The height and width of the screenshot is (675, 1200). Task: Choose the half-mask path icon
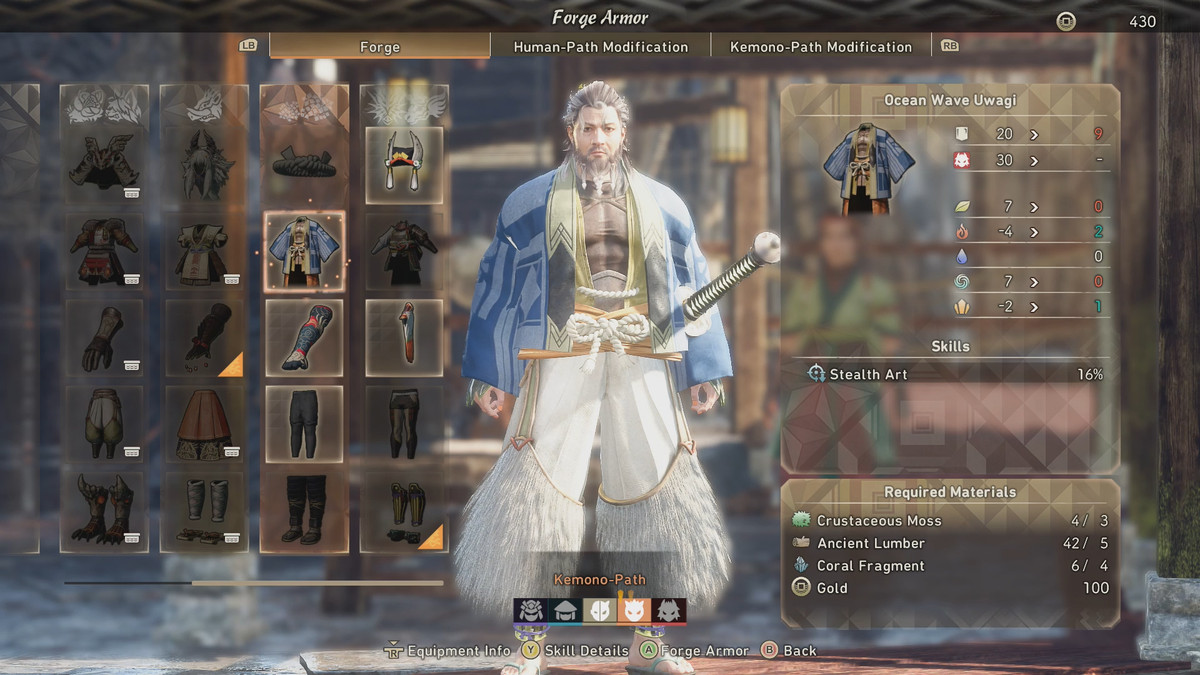click(x=599, y=611)
